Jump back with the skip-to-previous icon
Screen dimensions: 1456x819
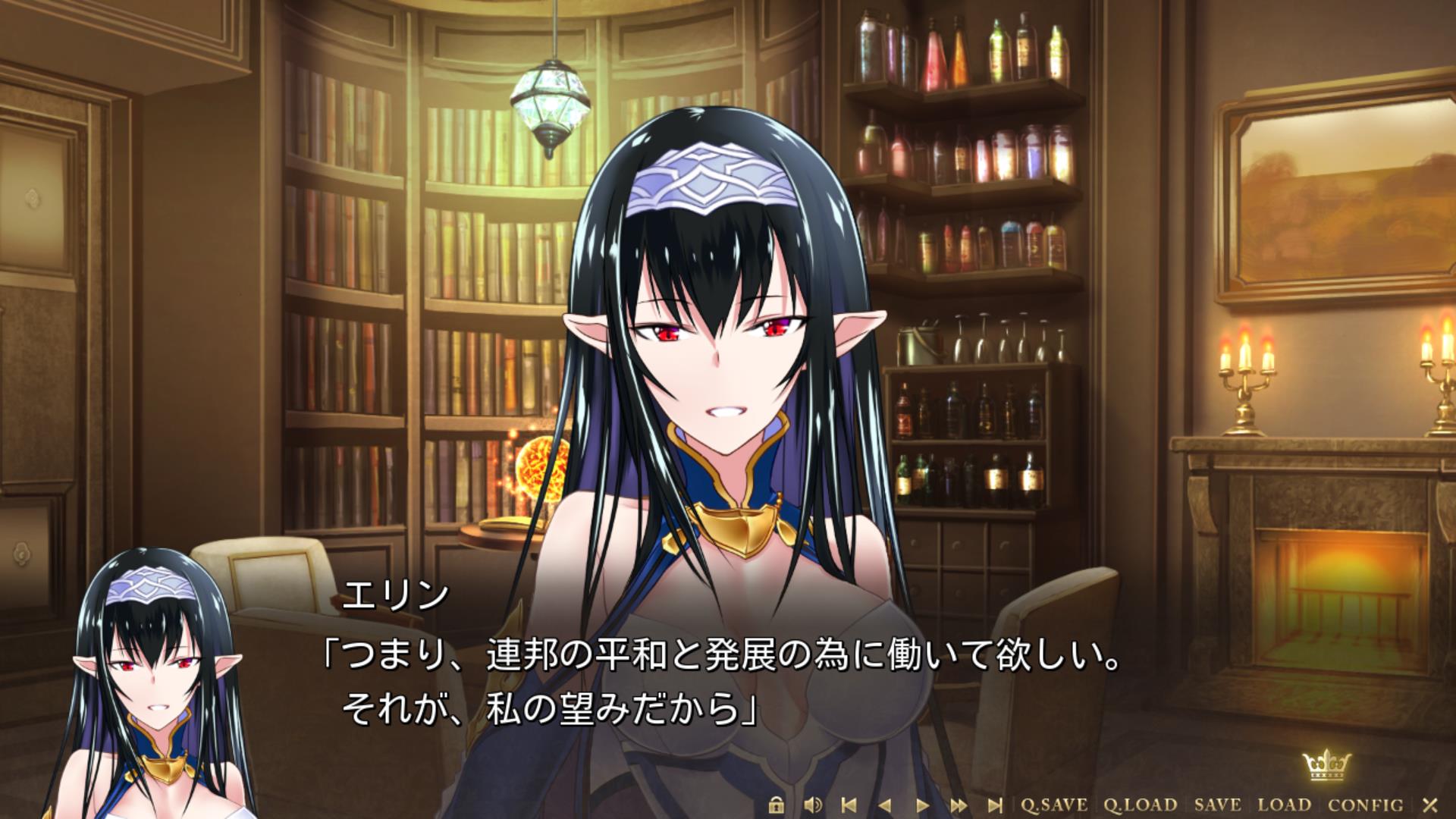(x=849, y=805)
